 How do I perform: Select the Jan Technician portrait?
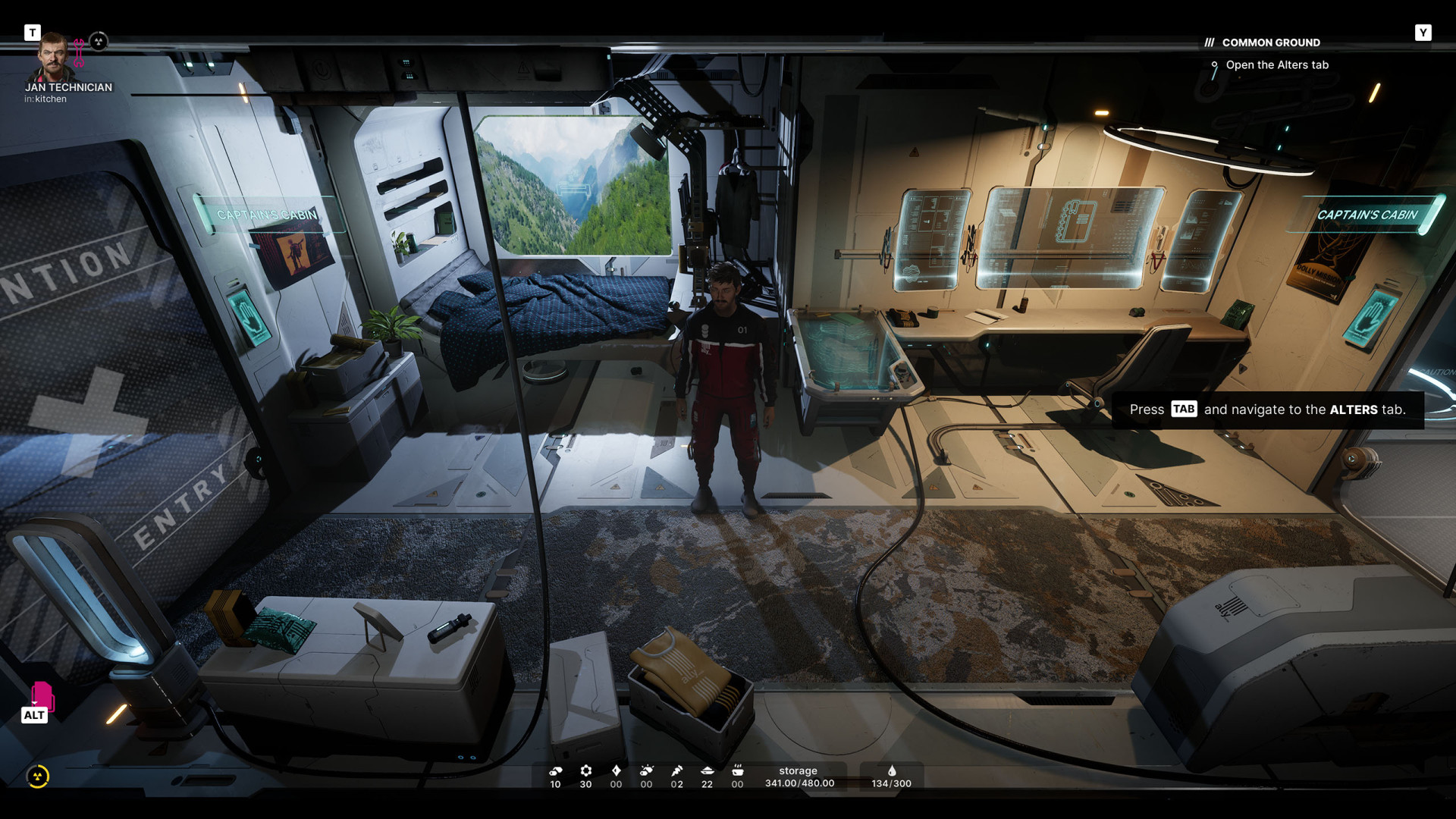tap(53, 58)
